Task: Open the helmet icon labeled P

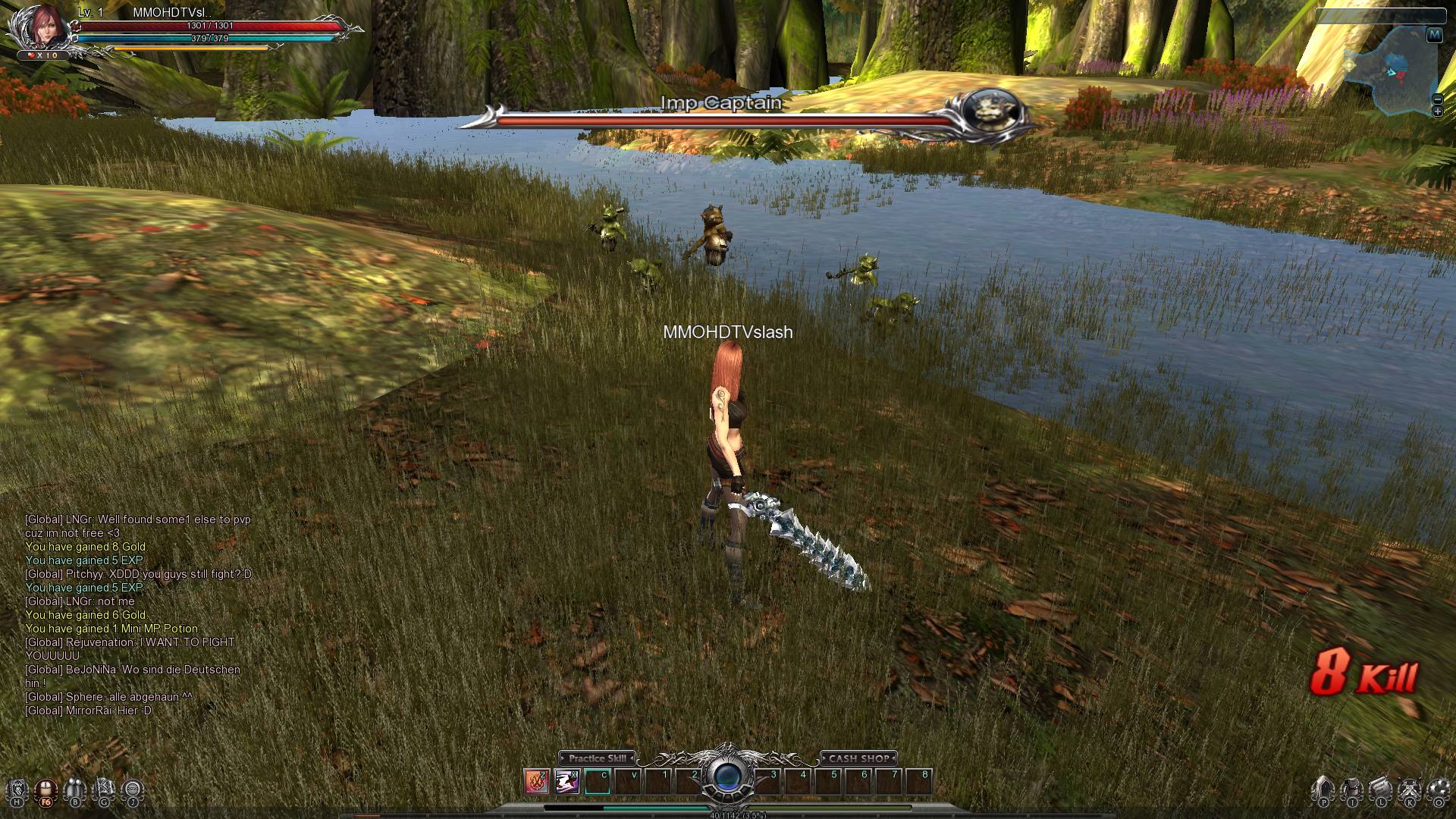Action: point(1323,790)
